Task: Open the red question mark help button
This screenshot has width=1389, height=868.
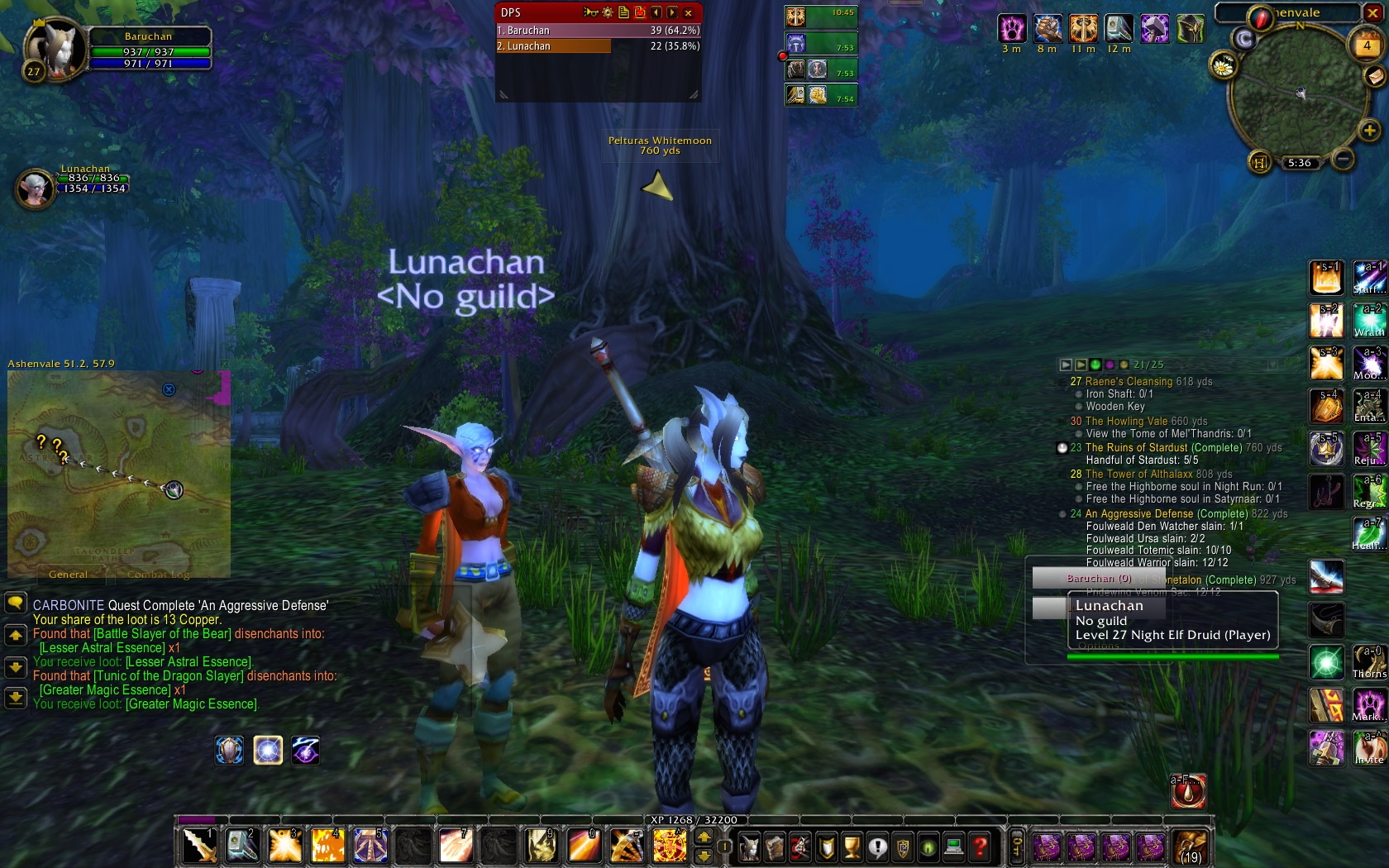Action: [x=980, y=847]
